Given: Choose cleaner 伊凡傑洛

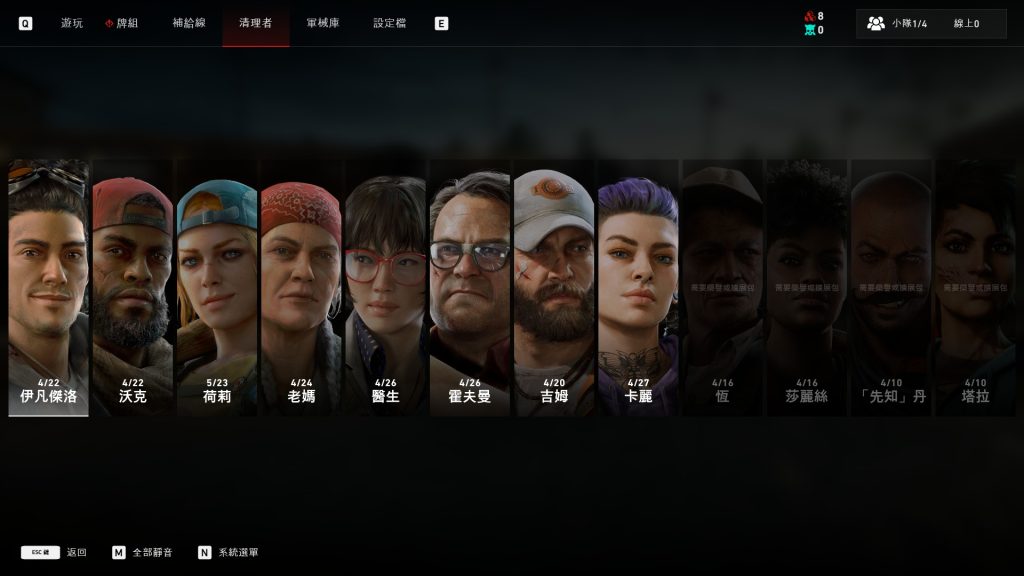Looking at the screenshot, I should pyautogui.click(x=48, y=288).
